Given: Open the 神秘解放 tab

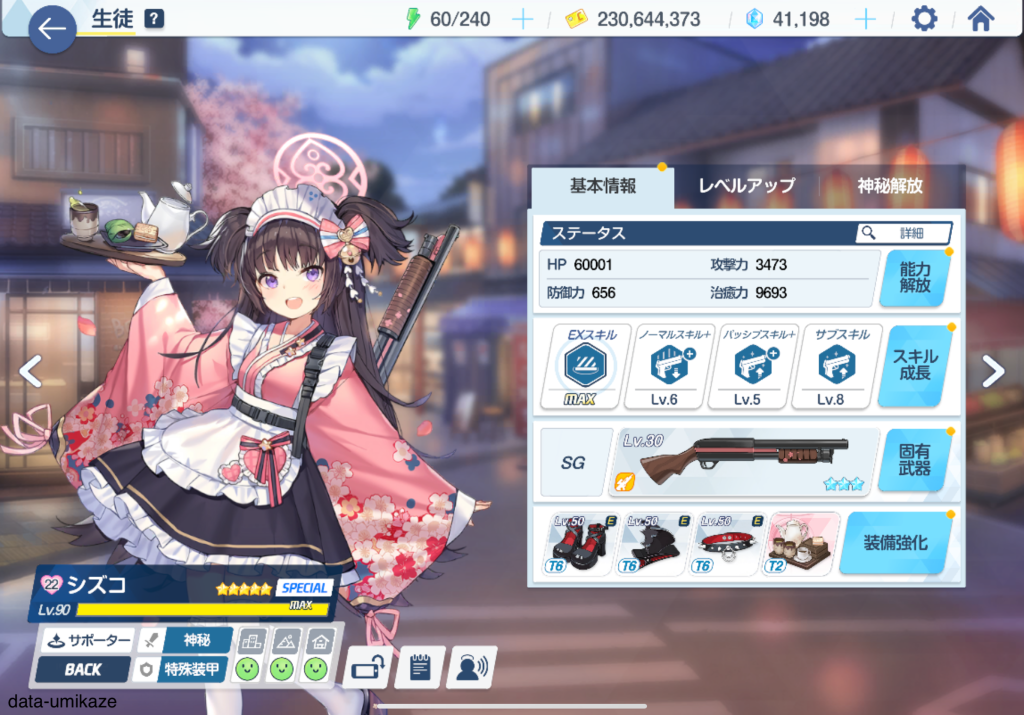Looking at the screenshot, I should click(x=889, y=186).
